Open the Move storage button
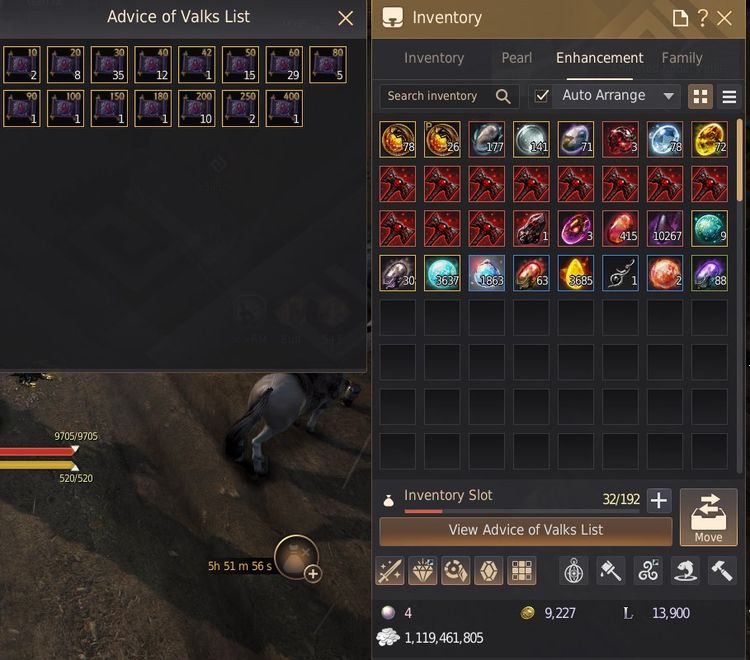The image size is (750, 660). click(708, 518)
